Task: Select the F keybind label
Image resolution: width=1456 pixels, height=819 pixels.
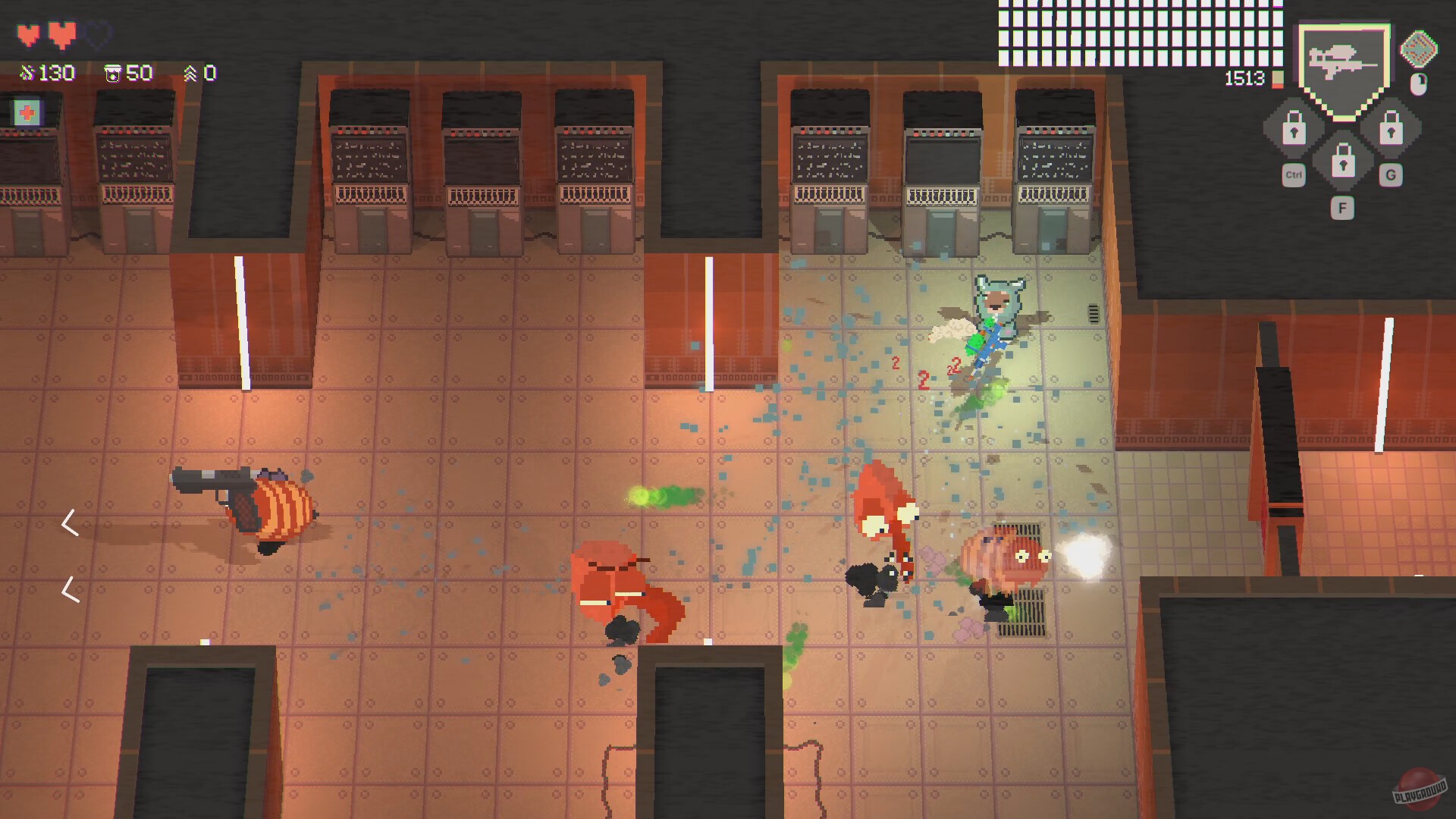Action: point(1342,208)
